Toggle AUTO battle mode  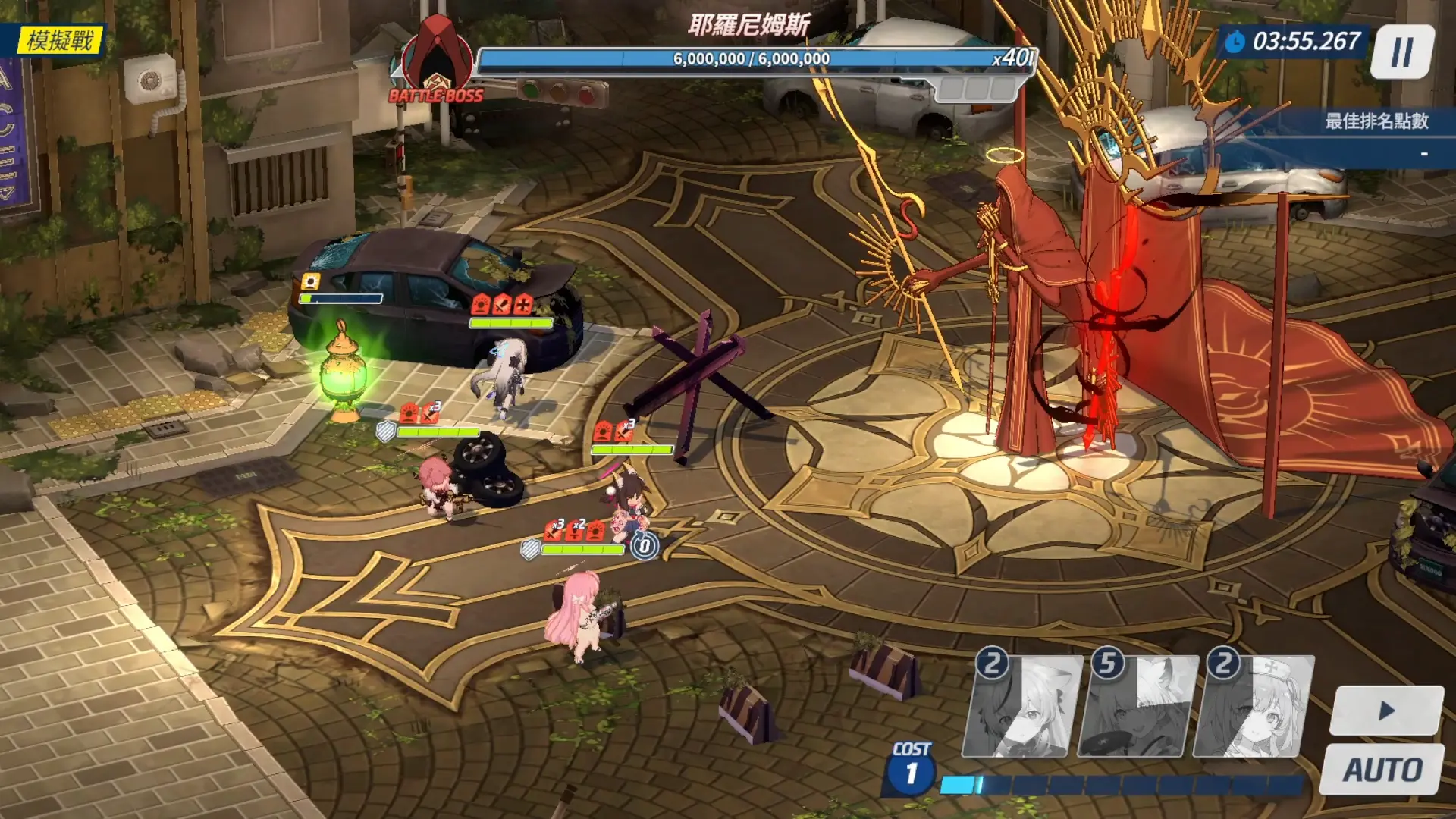point(1382,770)
